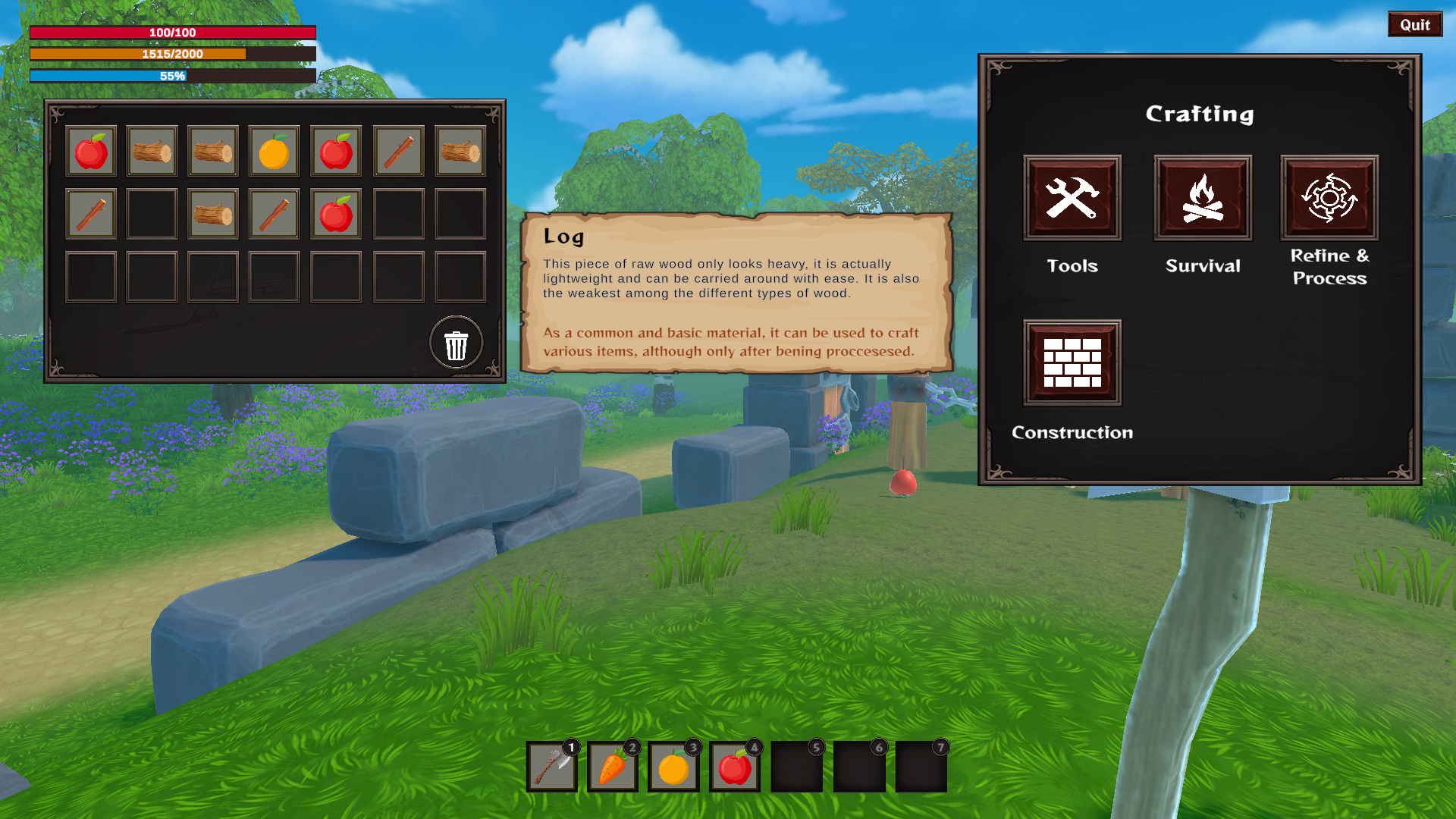Click the trash can discard button

[456, 344]
